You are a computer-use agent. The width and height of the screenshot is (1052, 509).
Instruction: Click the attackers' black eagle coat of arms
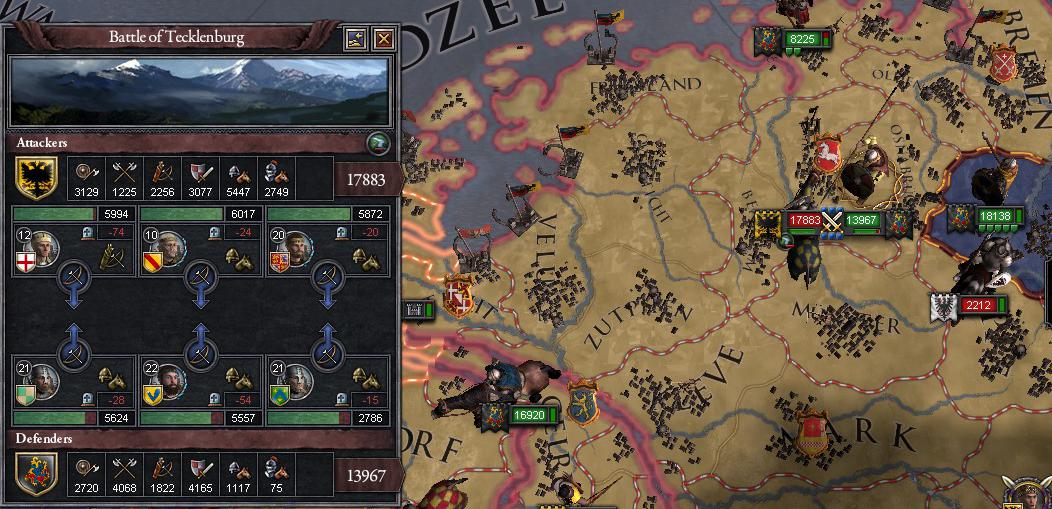coord(36,177)
